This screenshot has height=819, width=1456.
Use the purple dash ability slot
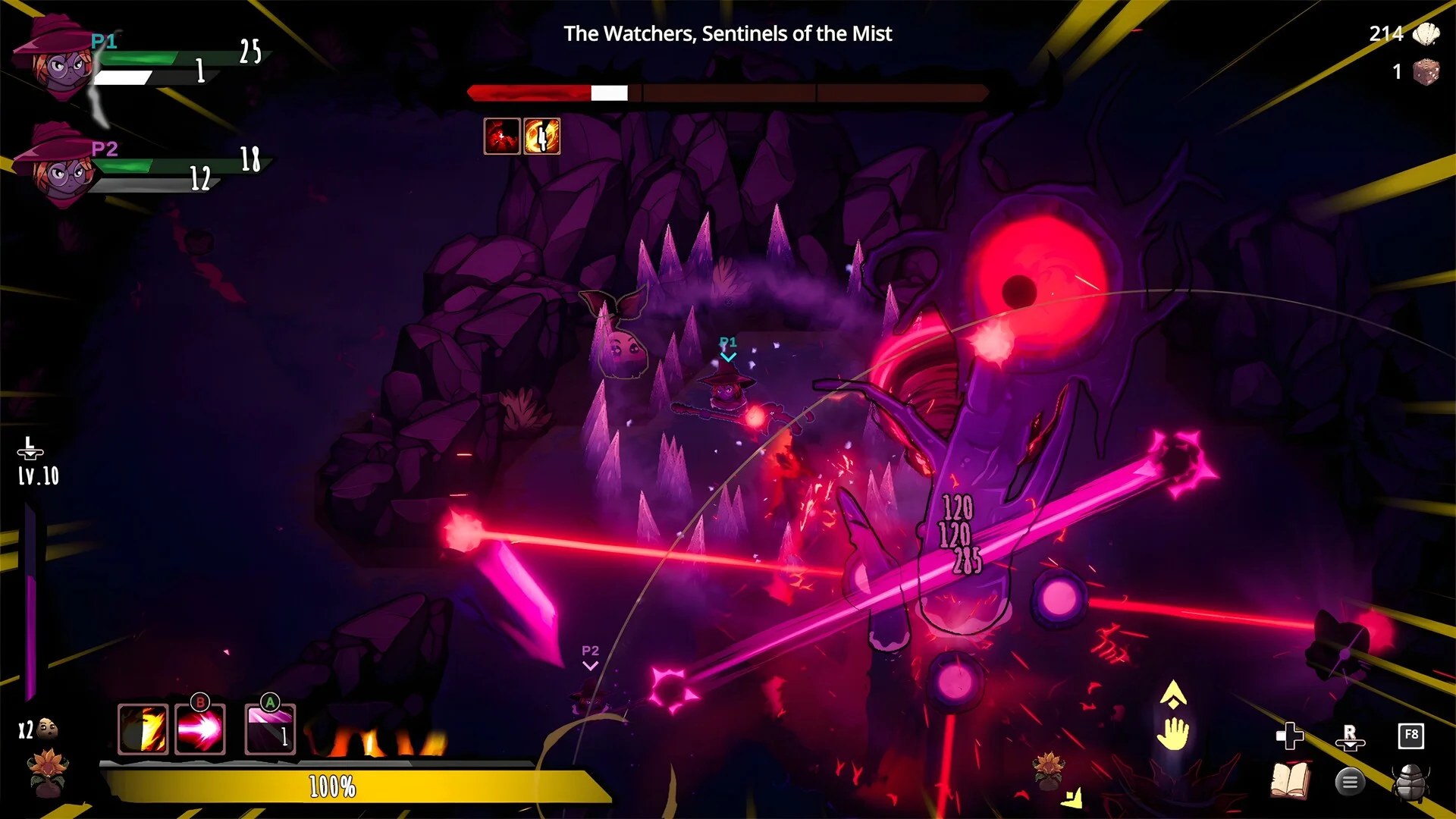click(x=270, y=730)
